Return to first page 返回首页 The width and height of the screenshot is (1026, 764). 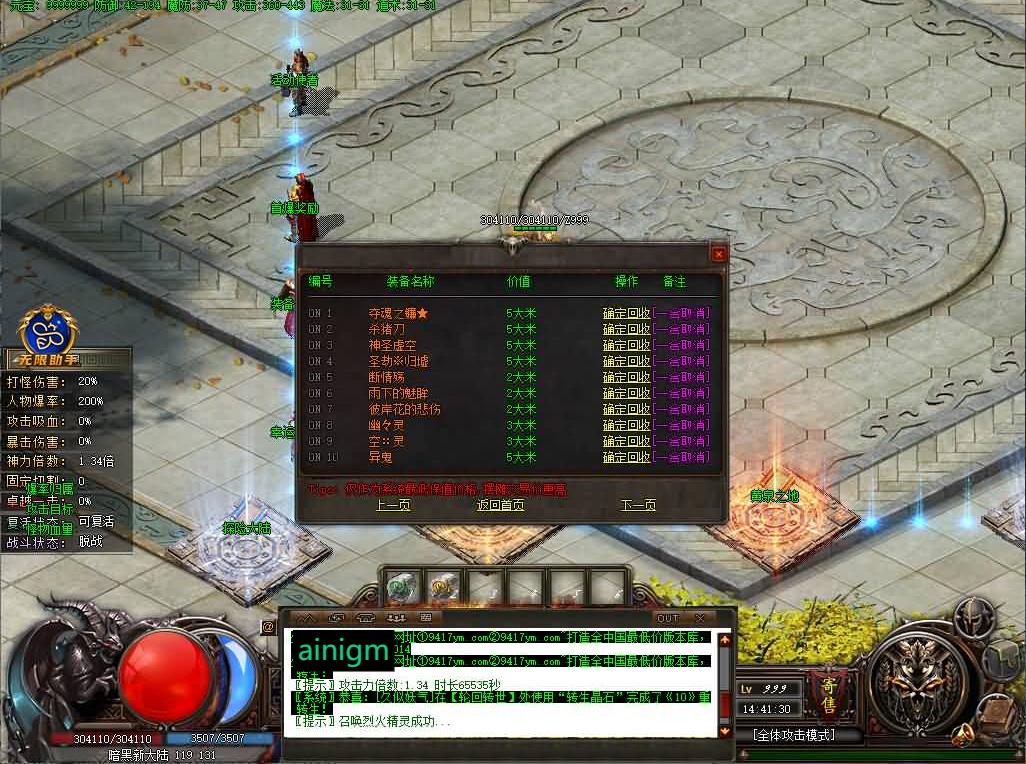[500, 505]
